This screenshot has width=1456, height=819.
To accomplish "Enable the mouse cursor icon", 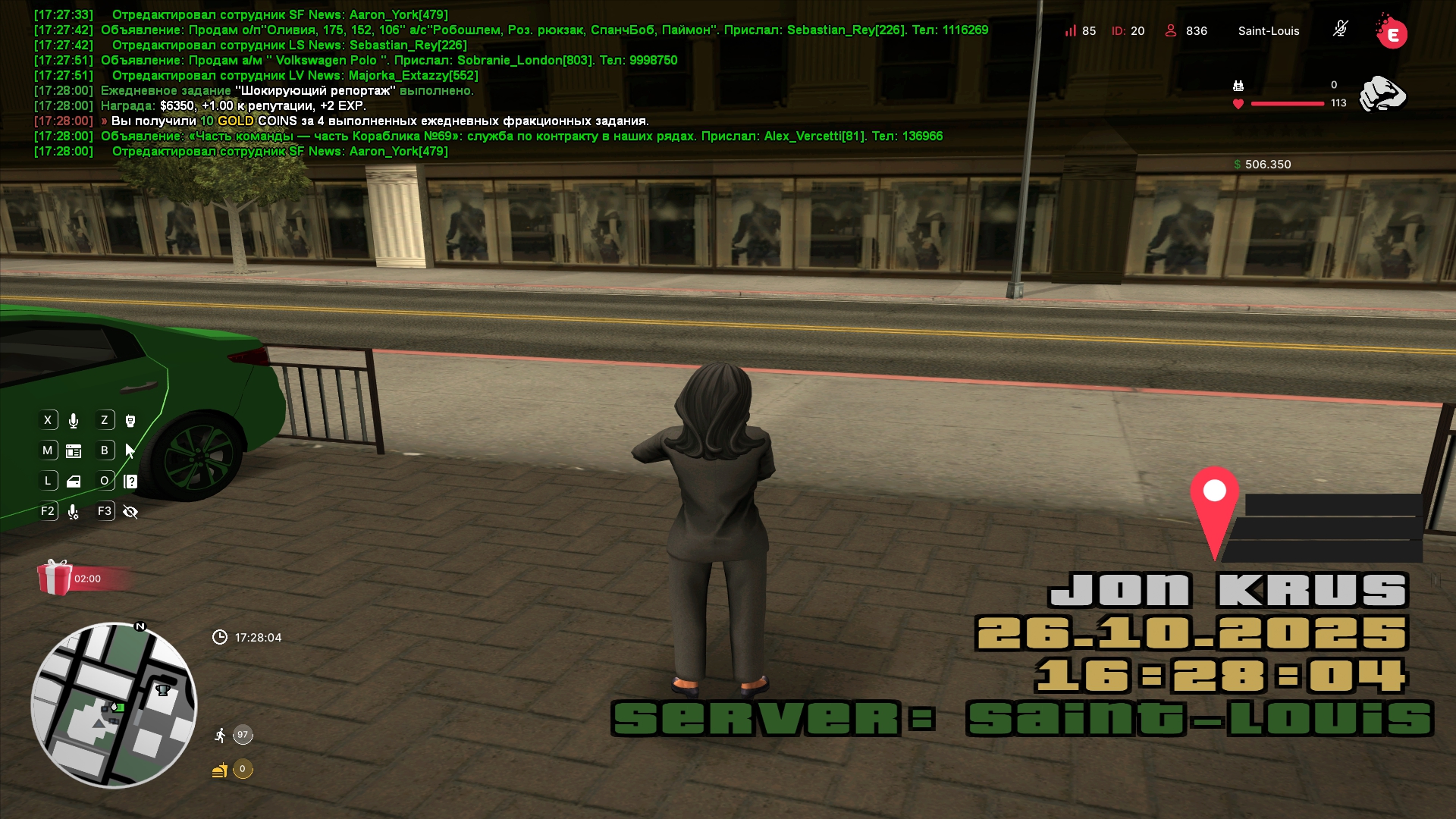I will [x=130, y=451].
